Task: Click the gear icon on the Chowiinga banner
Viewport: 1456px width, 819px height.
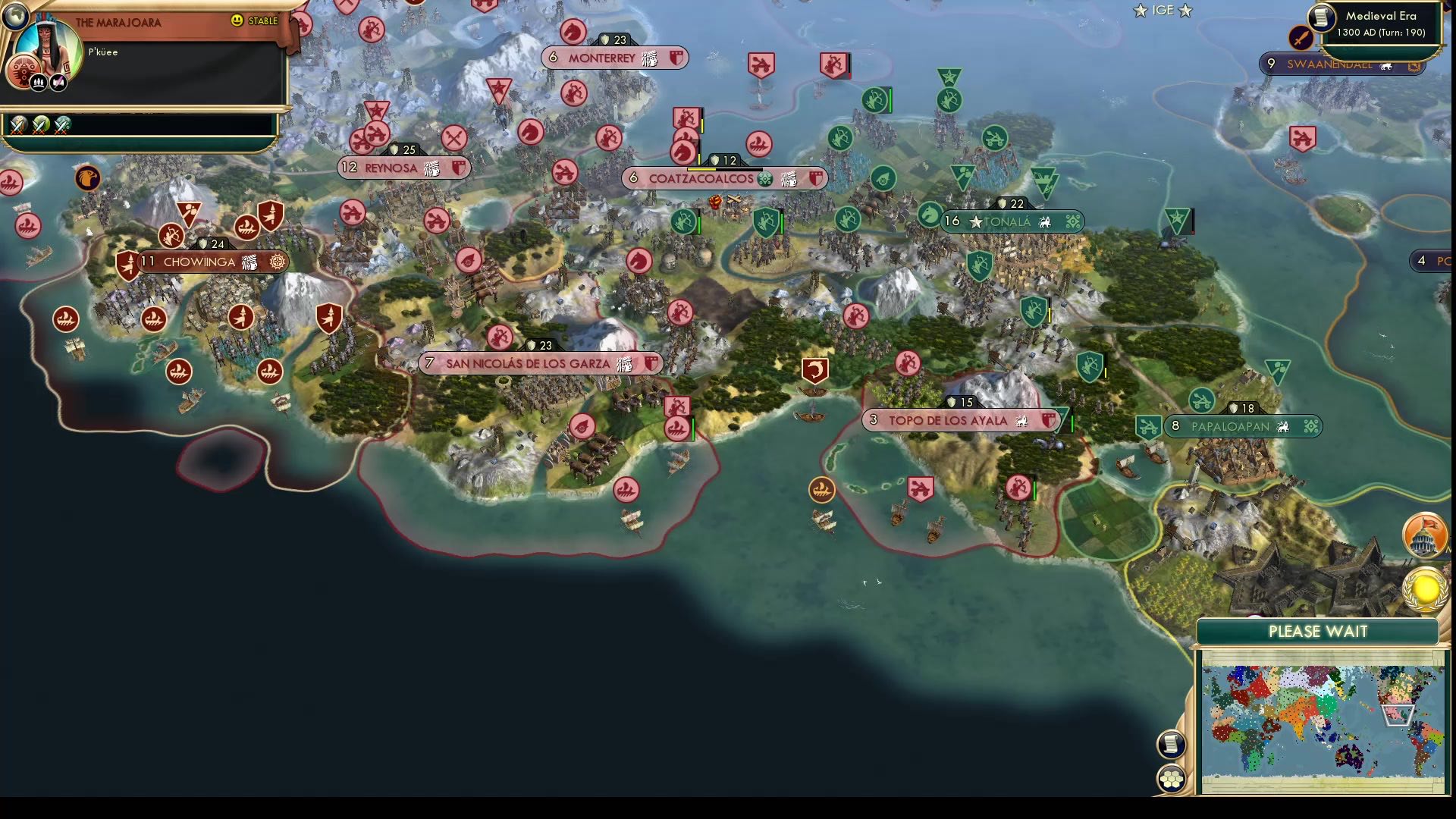Action: [x=277, y=262]
